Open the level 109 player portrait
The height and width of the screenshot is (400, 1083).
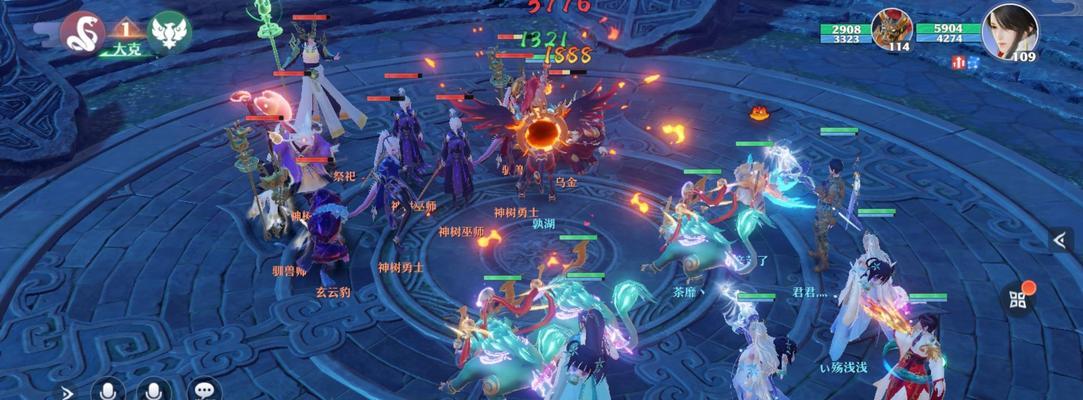pyautogui.click(x=1009, y=31)
